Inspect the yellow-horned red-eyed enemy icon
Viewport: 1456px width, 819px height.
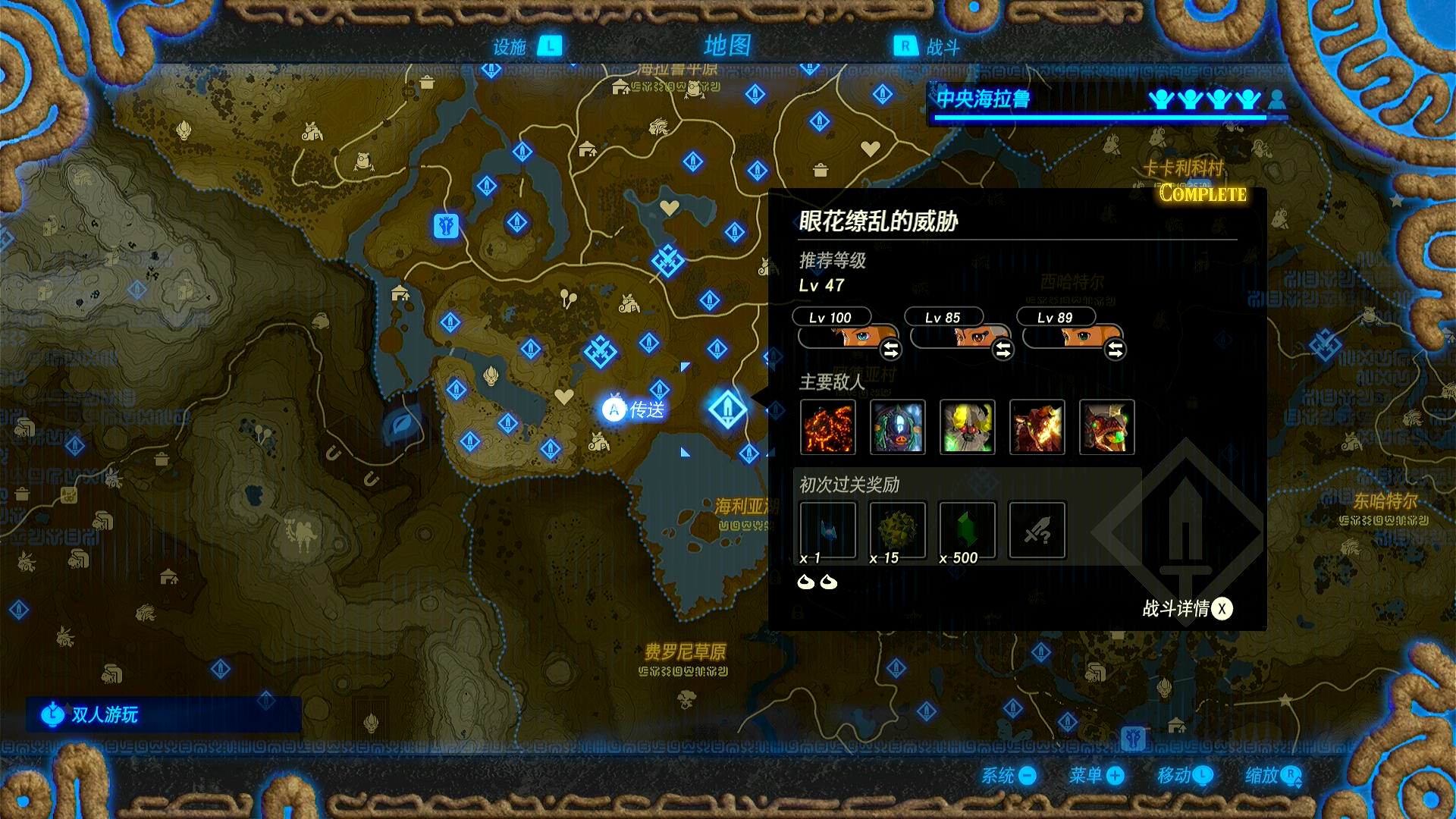(x=968, y=428)
